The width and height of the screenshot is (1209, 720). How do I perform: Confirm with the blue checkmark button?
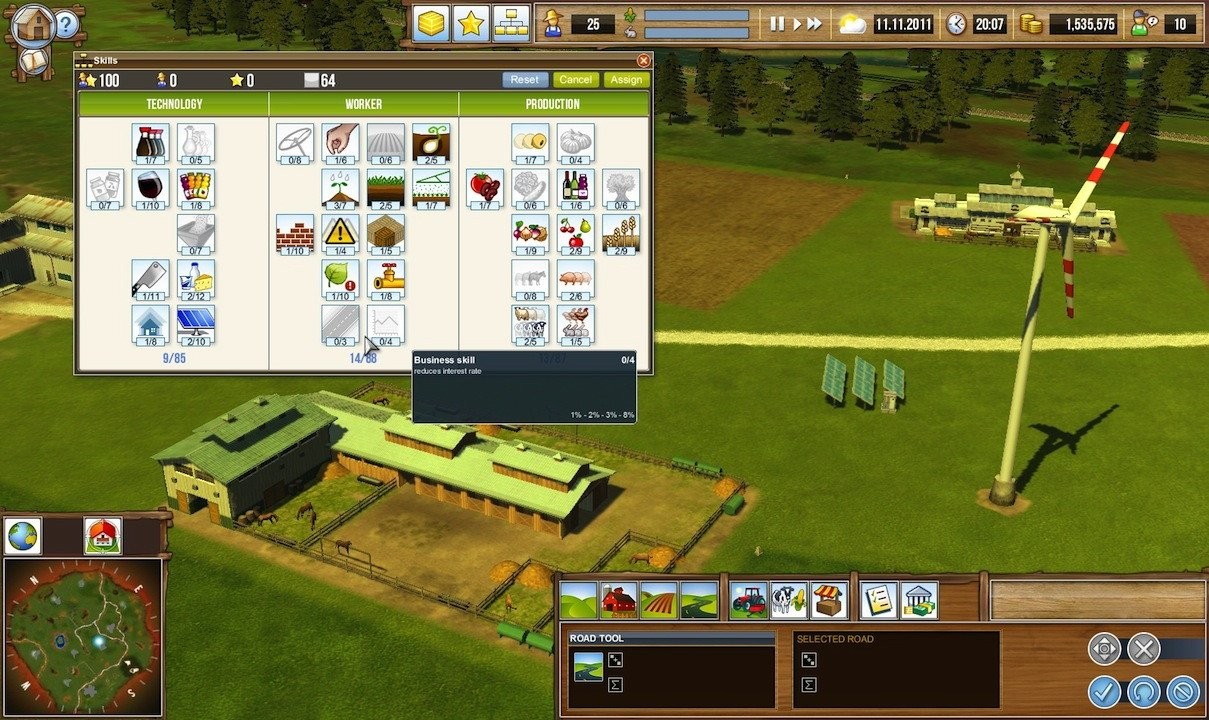(x=1105, y=690)
